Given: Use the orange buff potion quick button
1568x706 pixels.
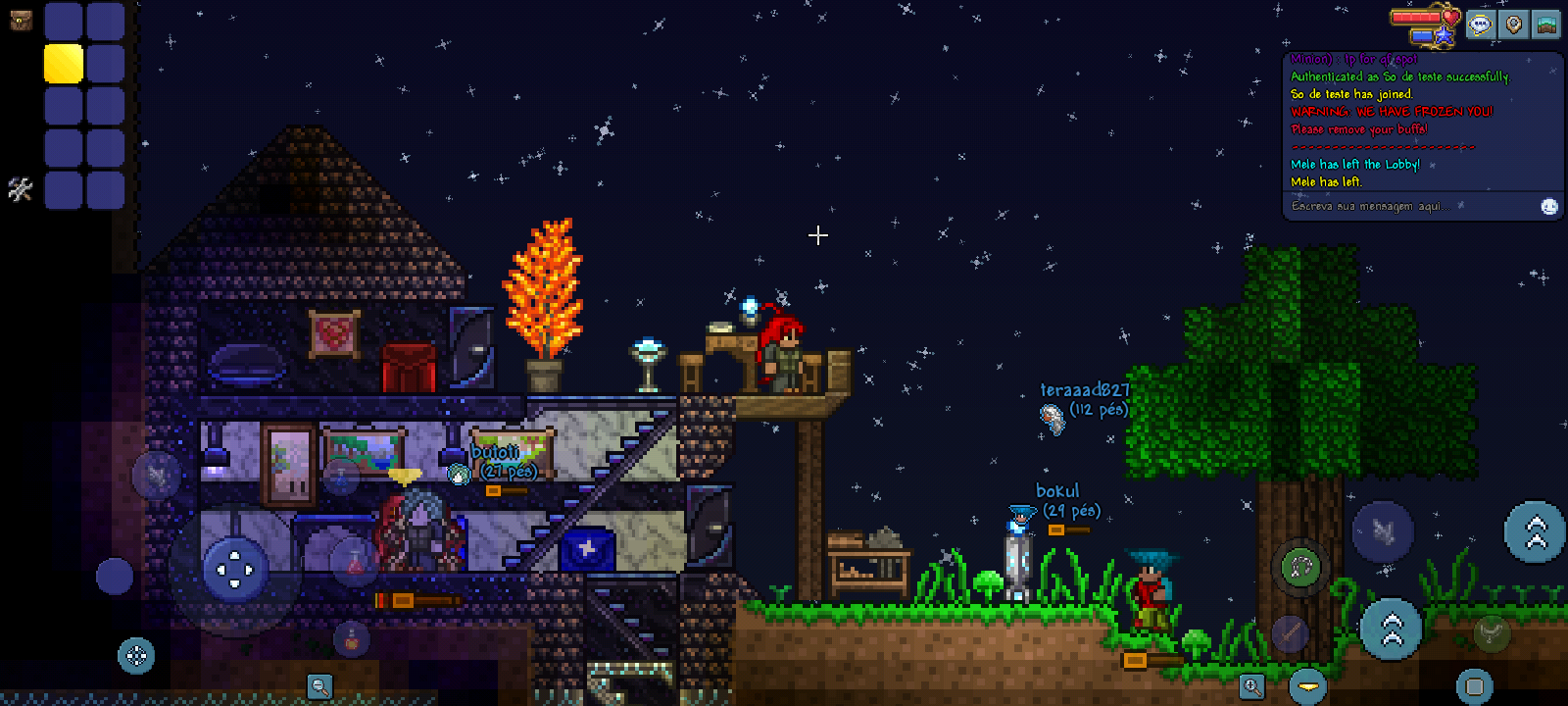Looking at the screenshot, I should tap(352, 640).
